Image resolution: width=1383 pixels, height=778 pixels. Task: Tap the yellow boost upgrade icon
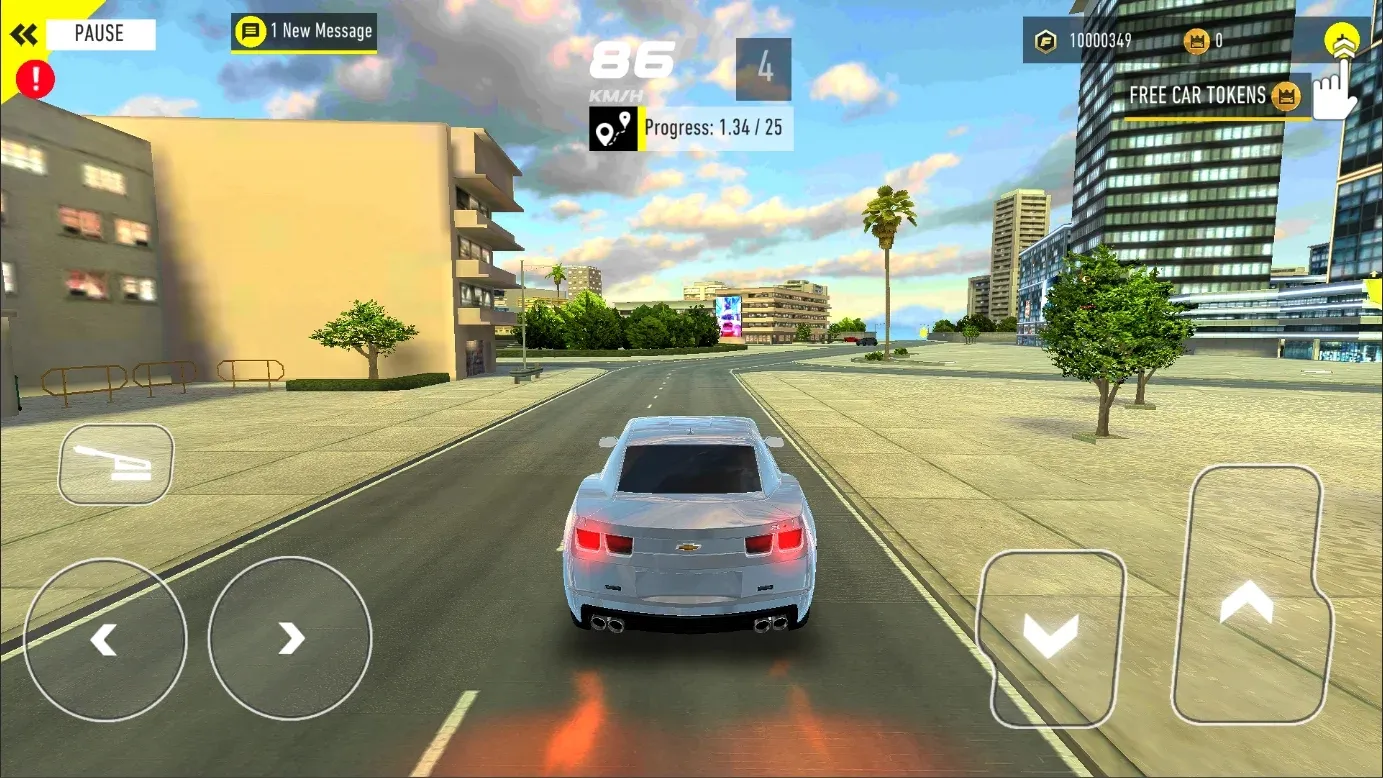pos(1341,40)
